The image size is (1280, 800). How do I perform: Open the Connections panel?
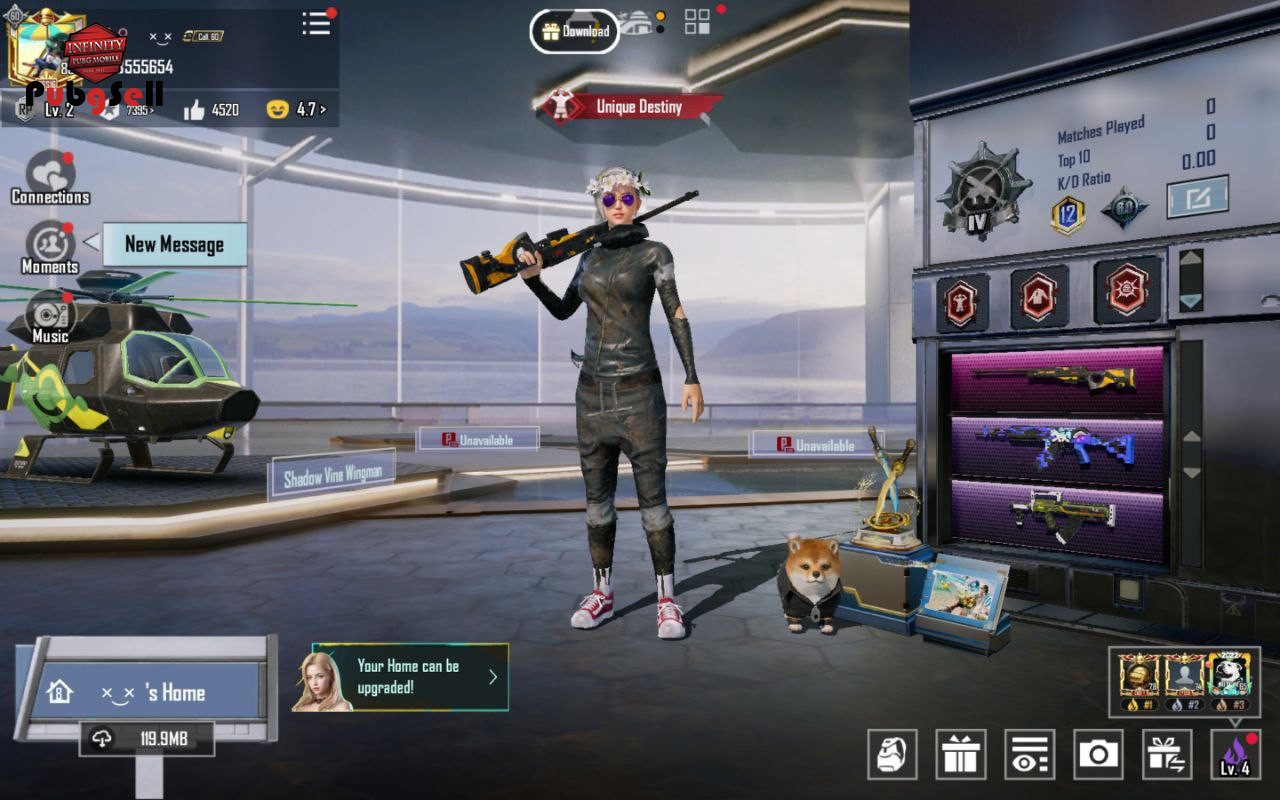[x=50, y=177]
